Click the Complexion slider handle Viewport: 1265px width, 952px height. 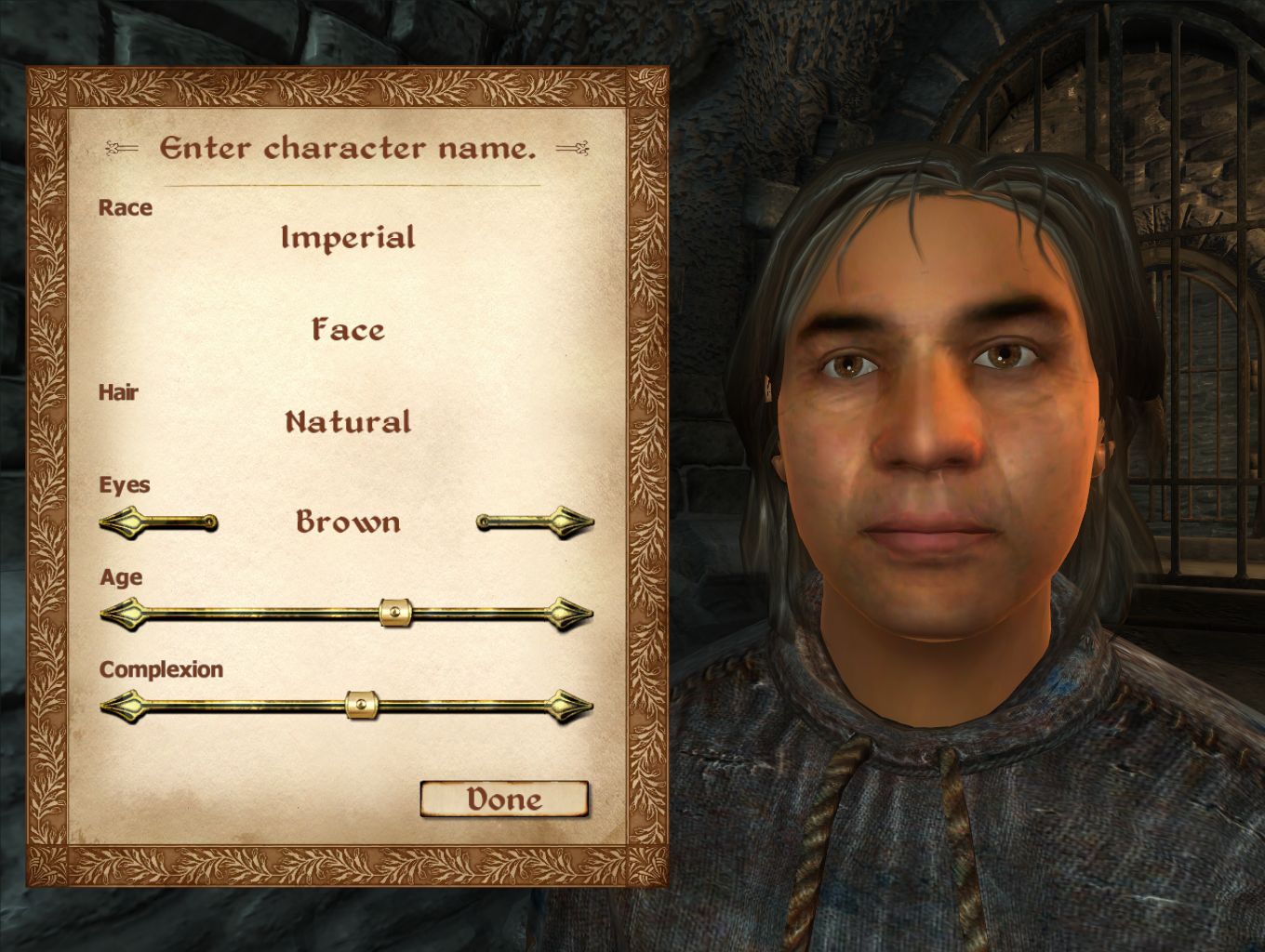pos(362,706)
